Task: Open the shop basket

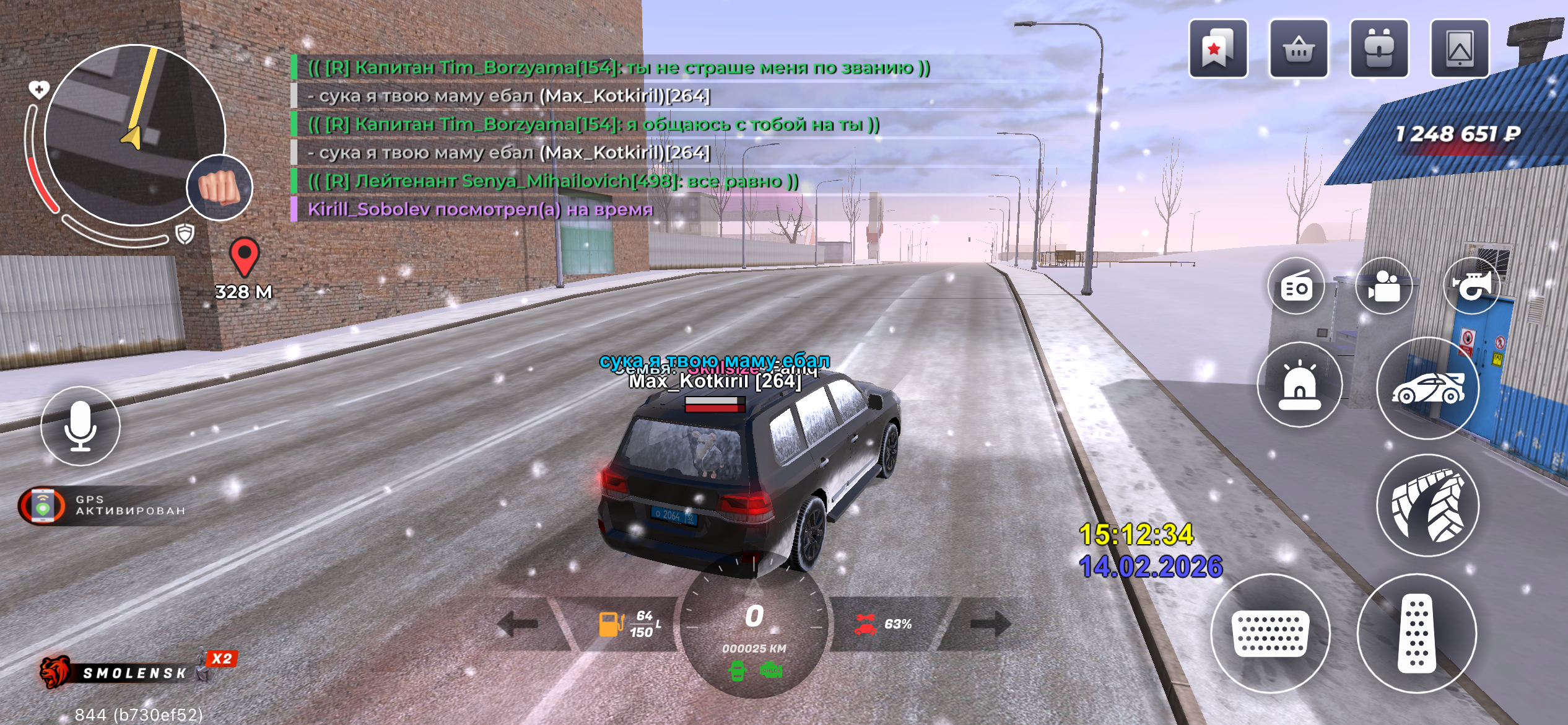Action: click(1299, 49)
